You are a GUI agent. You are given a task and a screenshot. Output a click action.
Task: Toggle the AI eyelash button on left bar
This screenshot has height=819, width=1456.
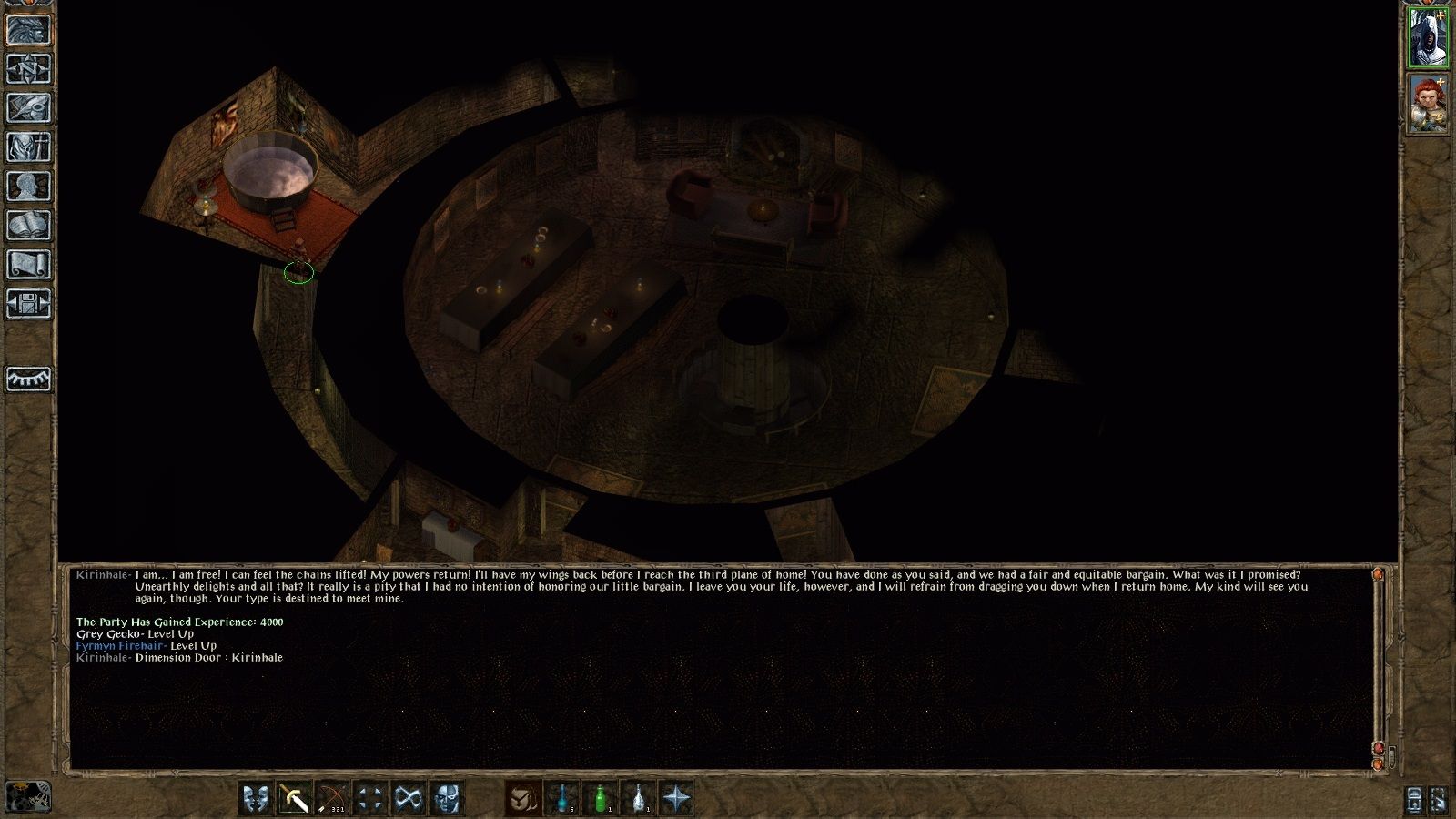tap(28, 379)
